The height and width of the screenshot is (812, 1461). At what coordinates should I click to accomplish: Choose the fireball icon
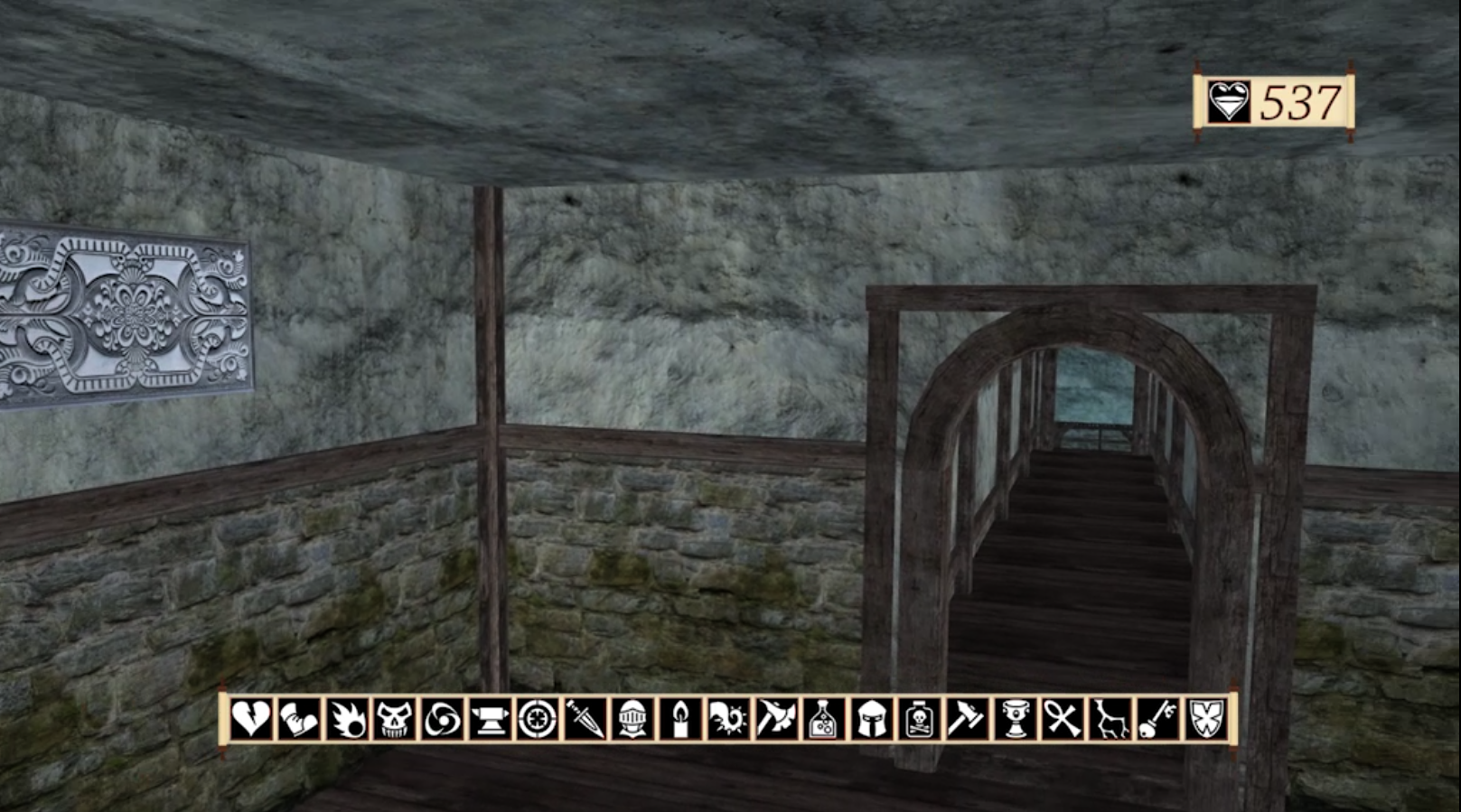click(x=347, y=720)
